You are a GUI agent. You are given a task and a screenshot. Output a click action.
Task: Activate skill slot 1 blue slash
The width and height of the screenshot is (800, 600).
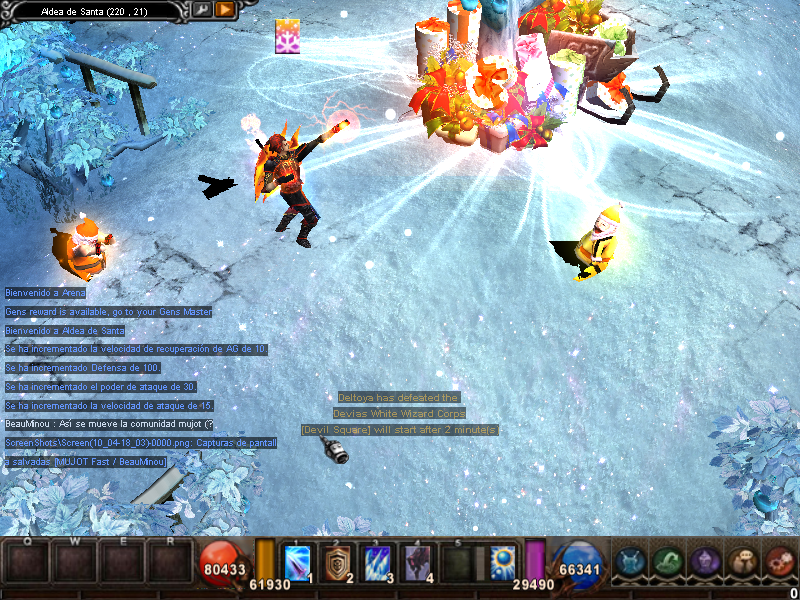tap(299, 564)
